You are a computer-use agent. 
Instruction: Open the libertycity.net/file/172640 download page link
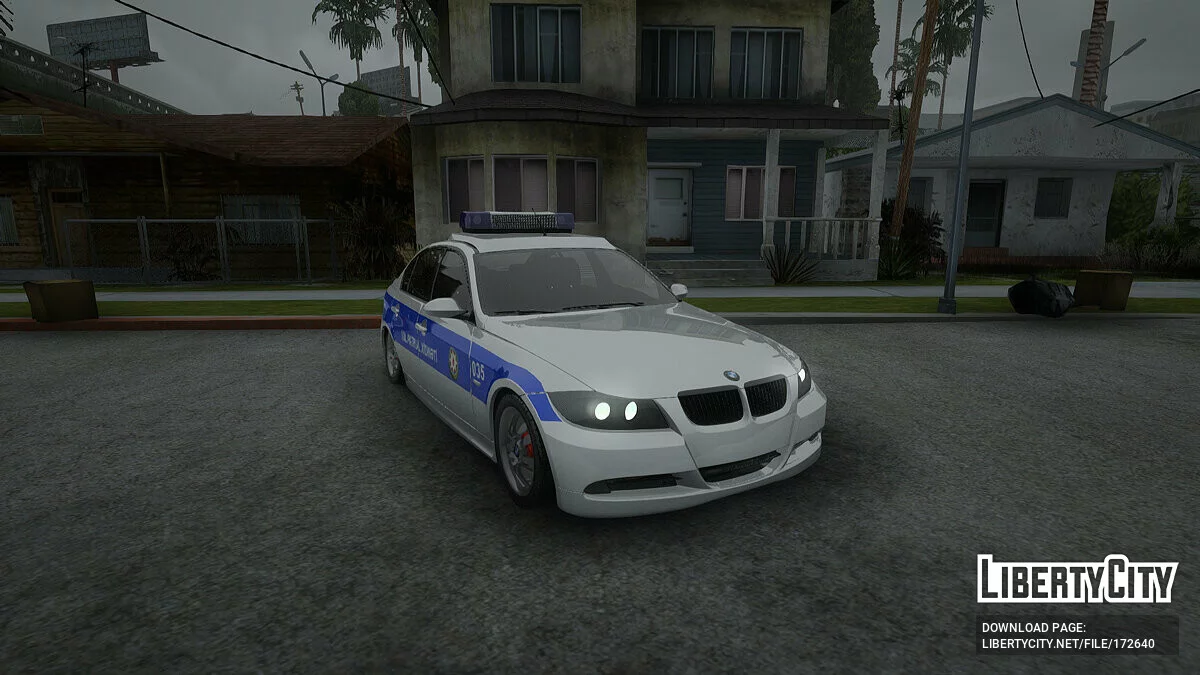1067,643
